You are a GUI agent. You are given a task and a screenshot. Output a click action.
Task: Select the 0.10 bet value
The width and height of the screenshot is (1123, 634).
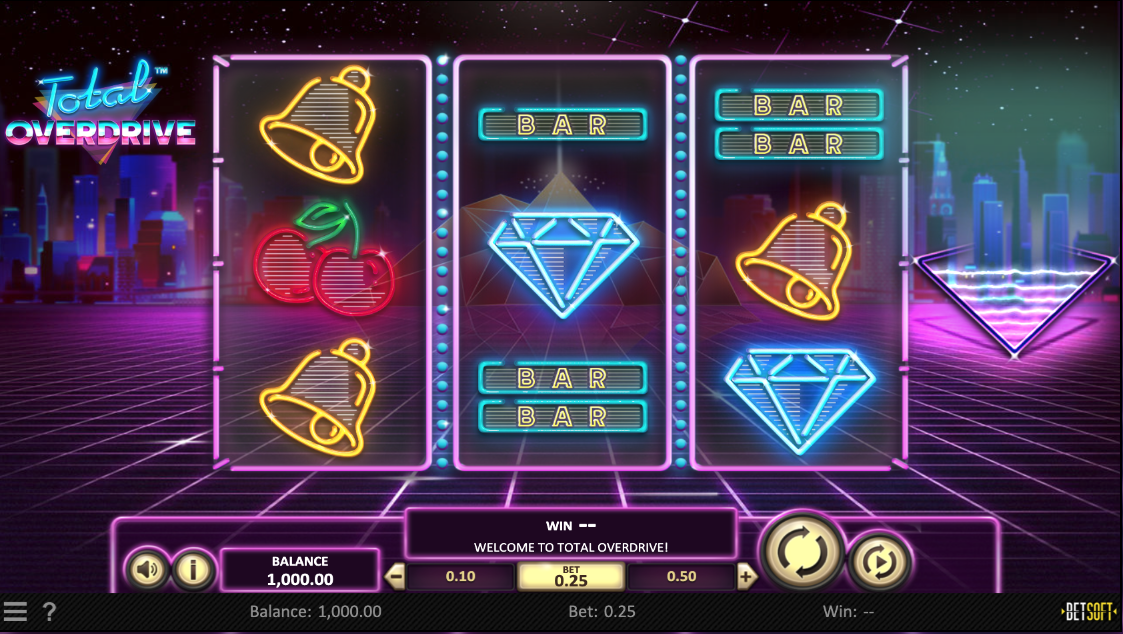(x=460, y=576)
